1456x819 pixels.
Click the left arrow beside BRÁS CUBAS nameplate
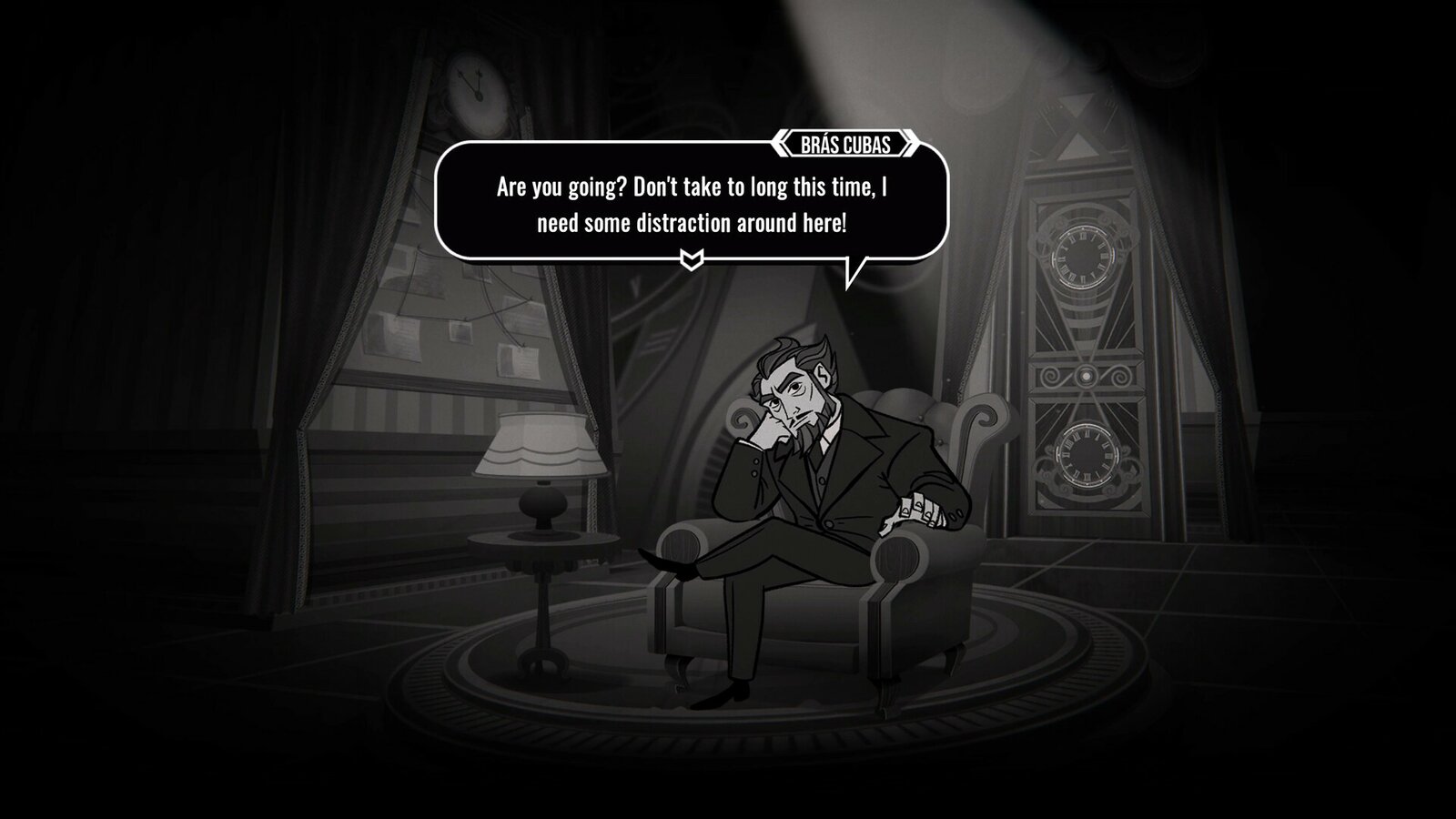click(782, 142)
